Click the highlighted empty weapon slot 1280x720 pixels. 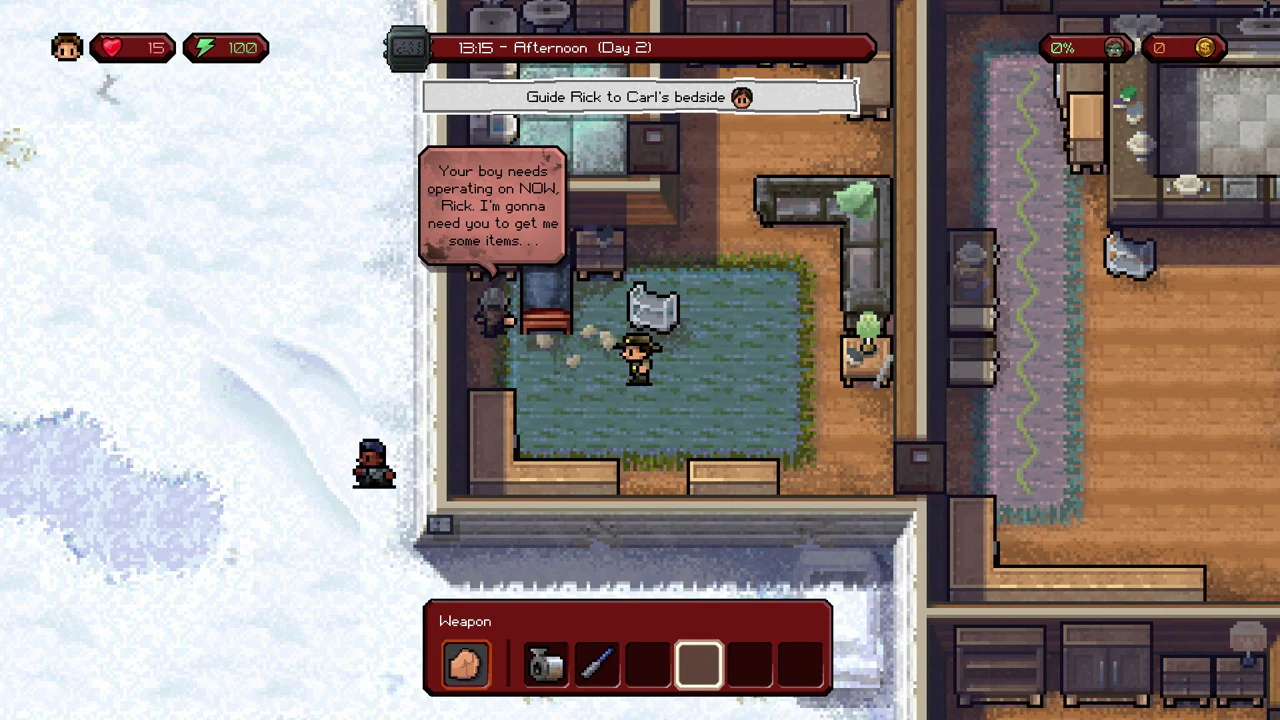698,663
